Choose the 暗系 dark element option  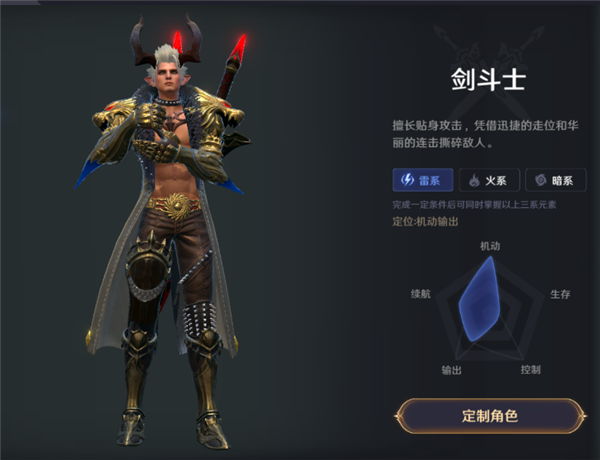click(x=554, y=180)
